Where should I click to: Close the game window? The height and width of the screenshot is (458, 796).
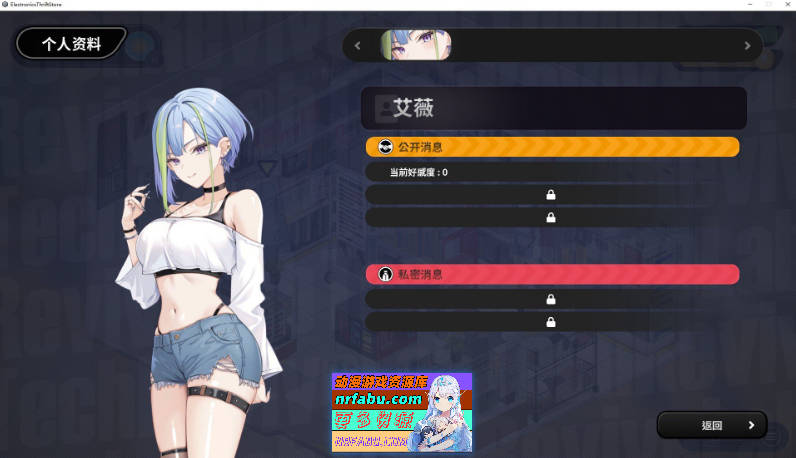point(786,5)
